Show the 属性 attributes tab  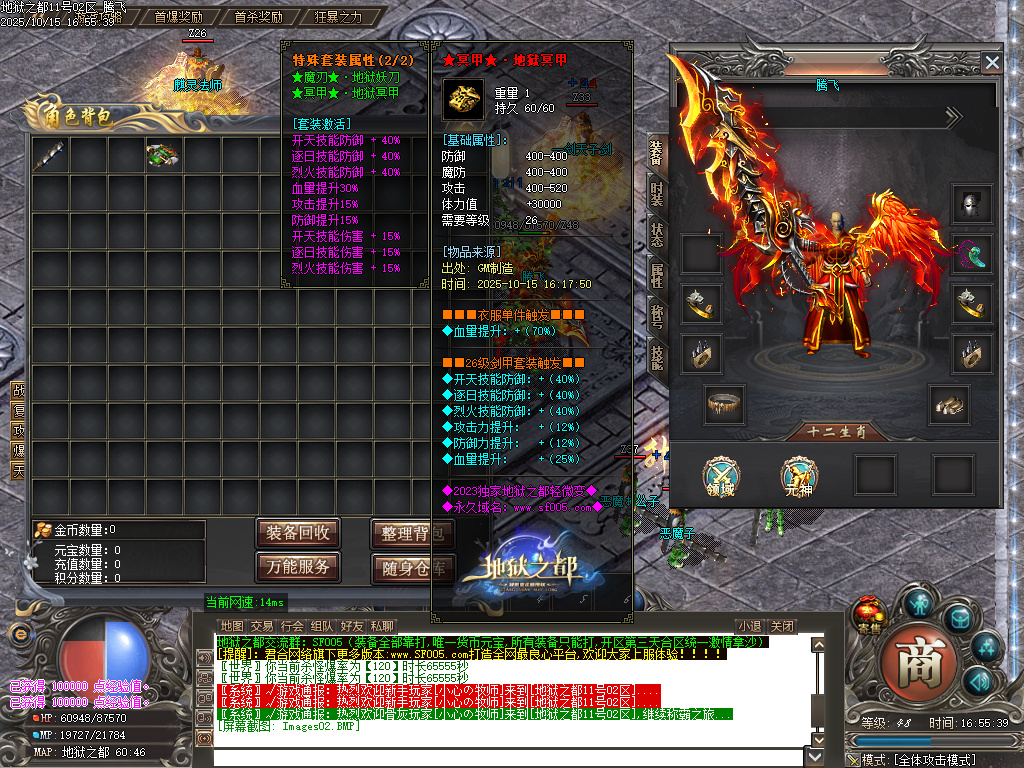pos(656,274)
